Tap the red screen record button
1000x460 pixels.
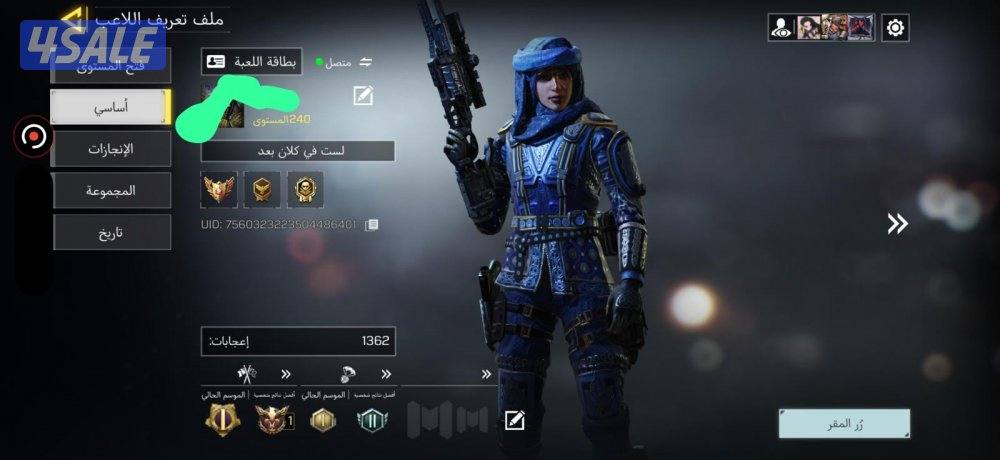tap(34, 137)
